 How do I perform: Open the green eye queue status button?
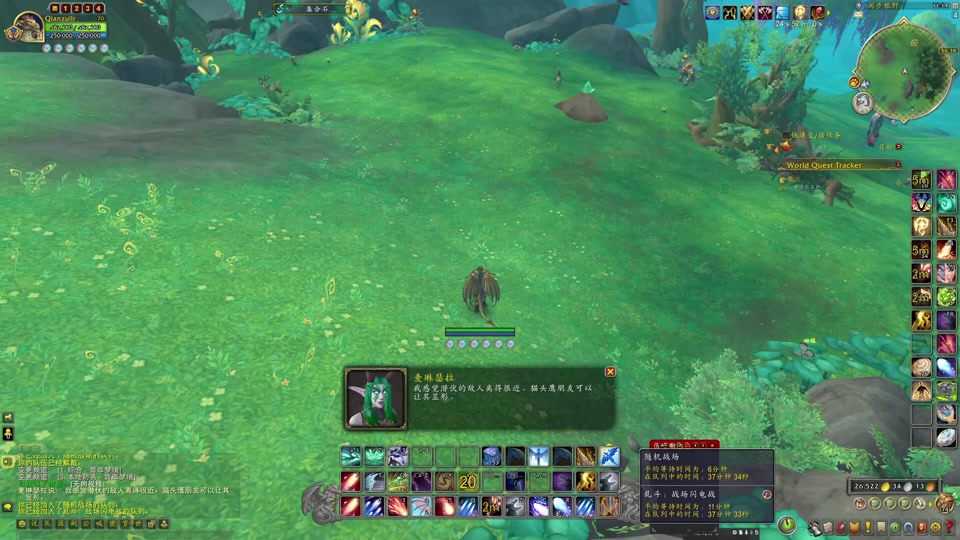tap(788, 524)
